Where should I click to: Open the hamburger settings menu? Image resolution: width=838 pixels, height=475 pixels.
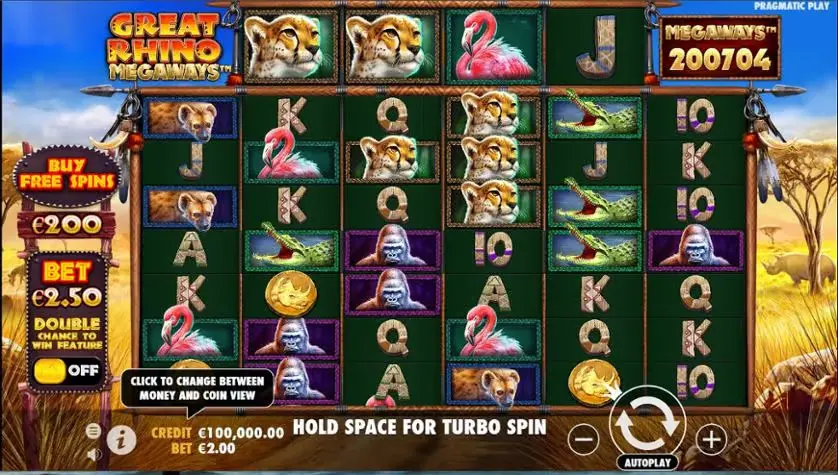[93, 430]
